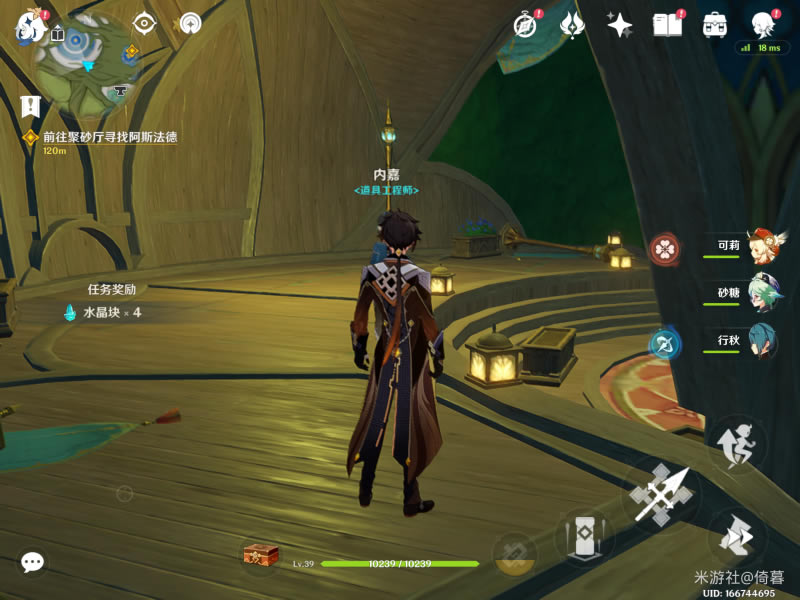The width and height of the screenshot is (800, 600).
Task: Open the quest menu banner icon
Action: (30, 105)
